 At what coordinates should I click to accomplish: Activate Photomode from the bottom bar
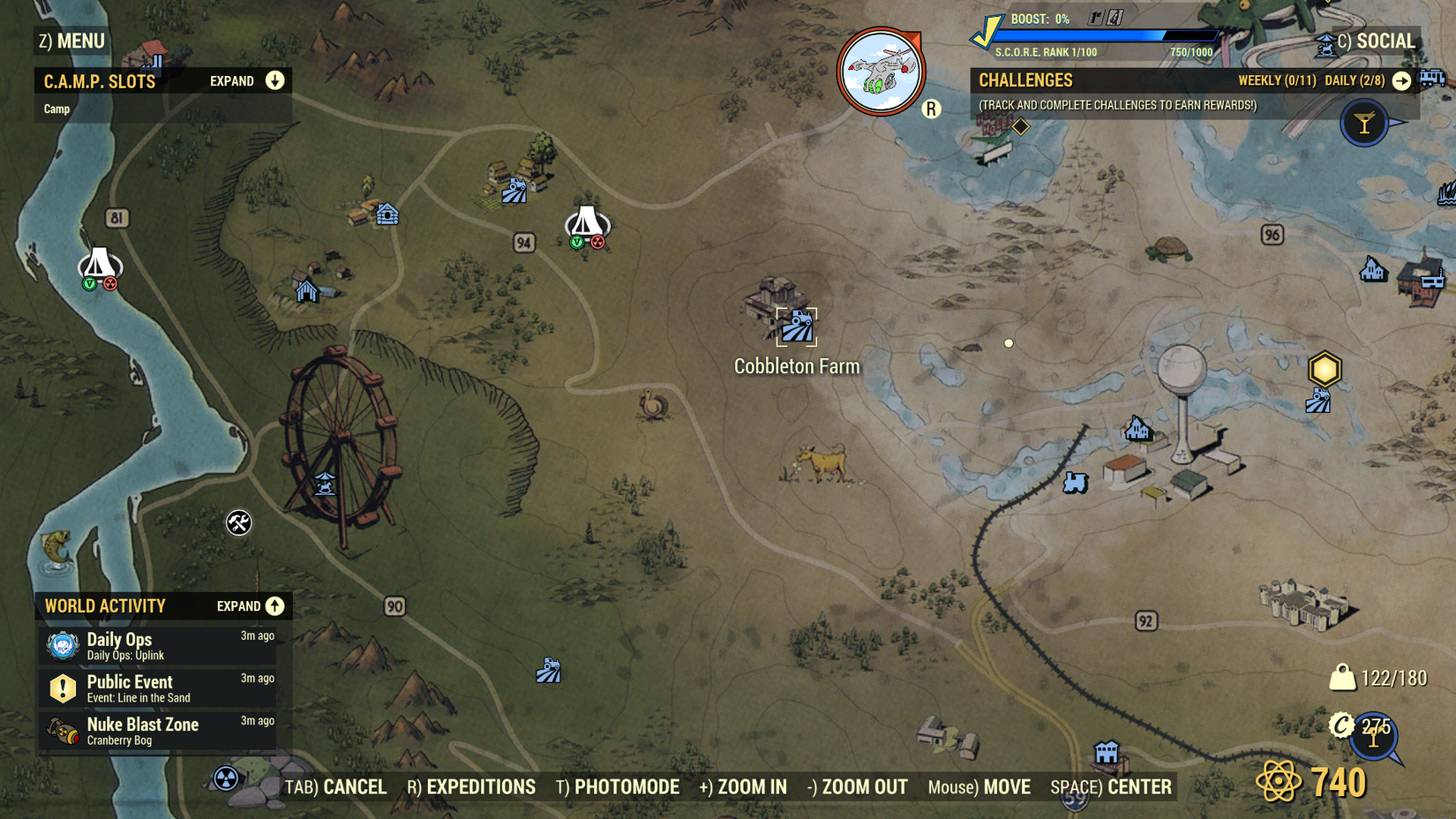618,786
